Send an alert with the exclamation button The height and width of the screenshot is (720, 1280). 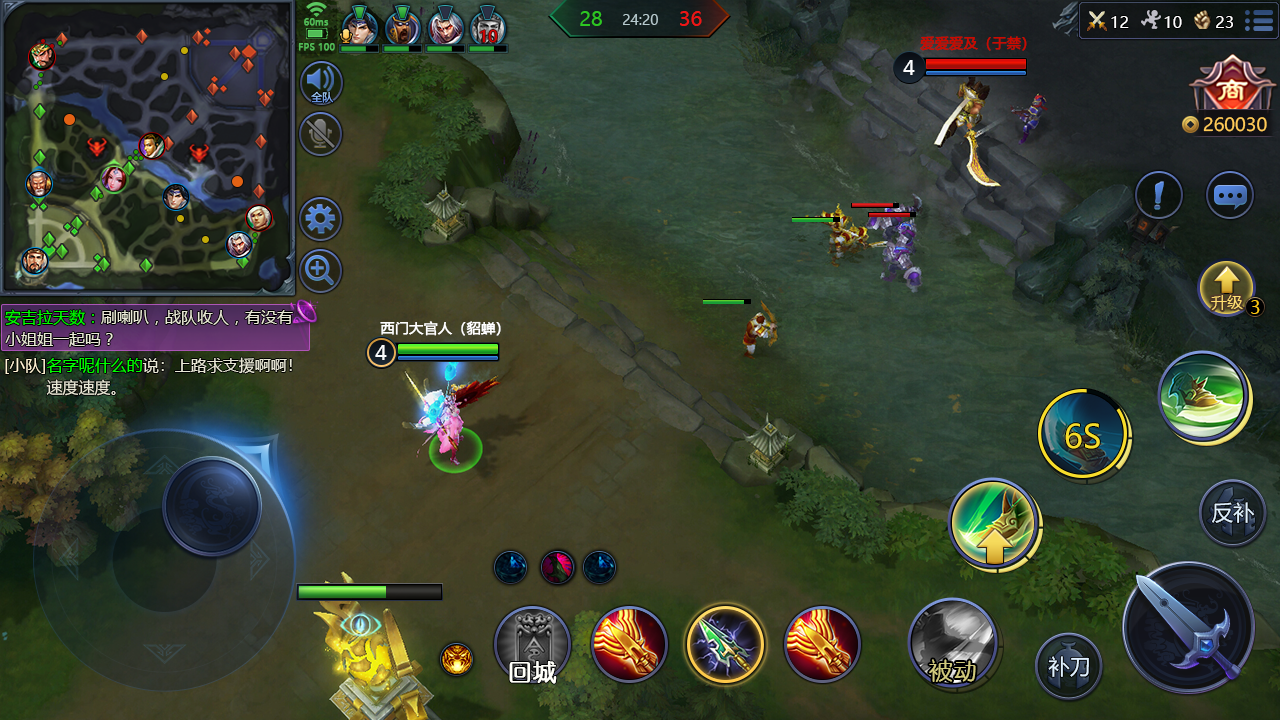pyautogui.click(x=1159, y=195)
